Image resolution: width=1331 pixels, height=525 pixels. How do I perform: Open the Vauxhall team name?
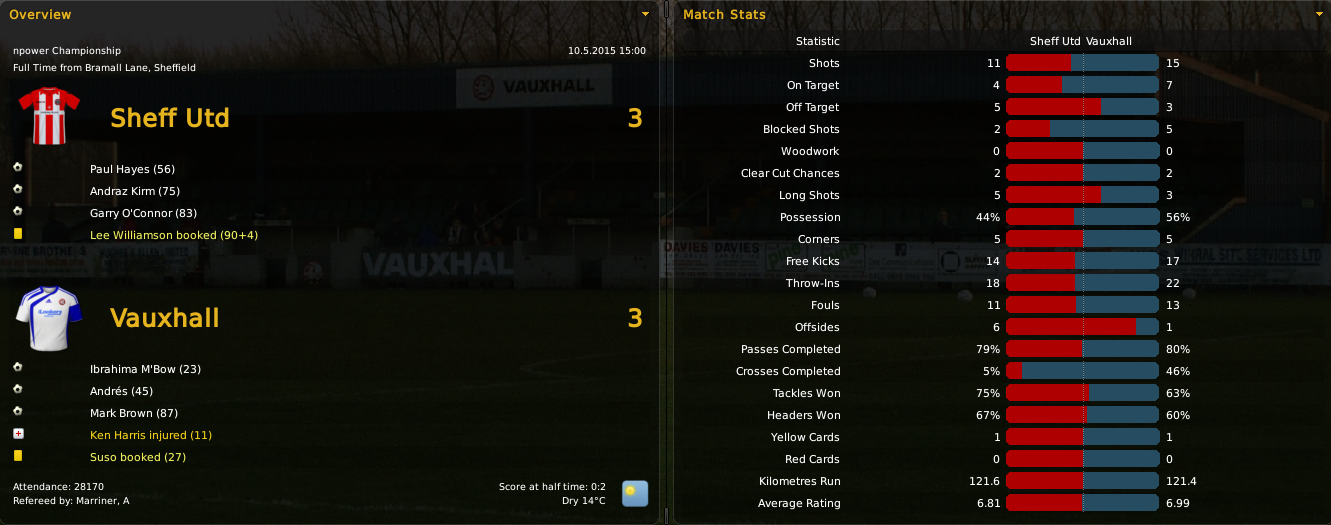164,318
